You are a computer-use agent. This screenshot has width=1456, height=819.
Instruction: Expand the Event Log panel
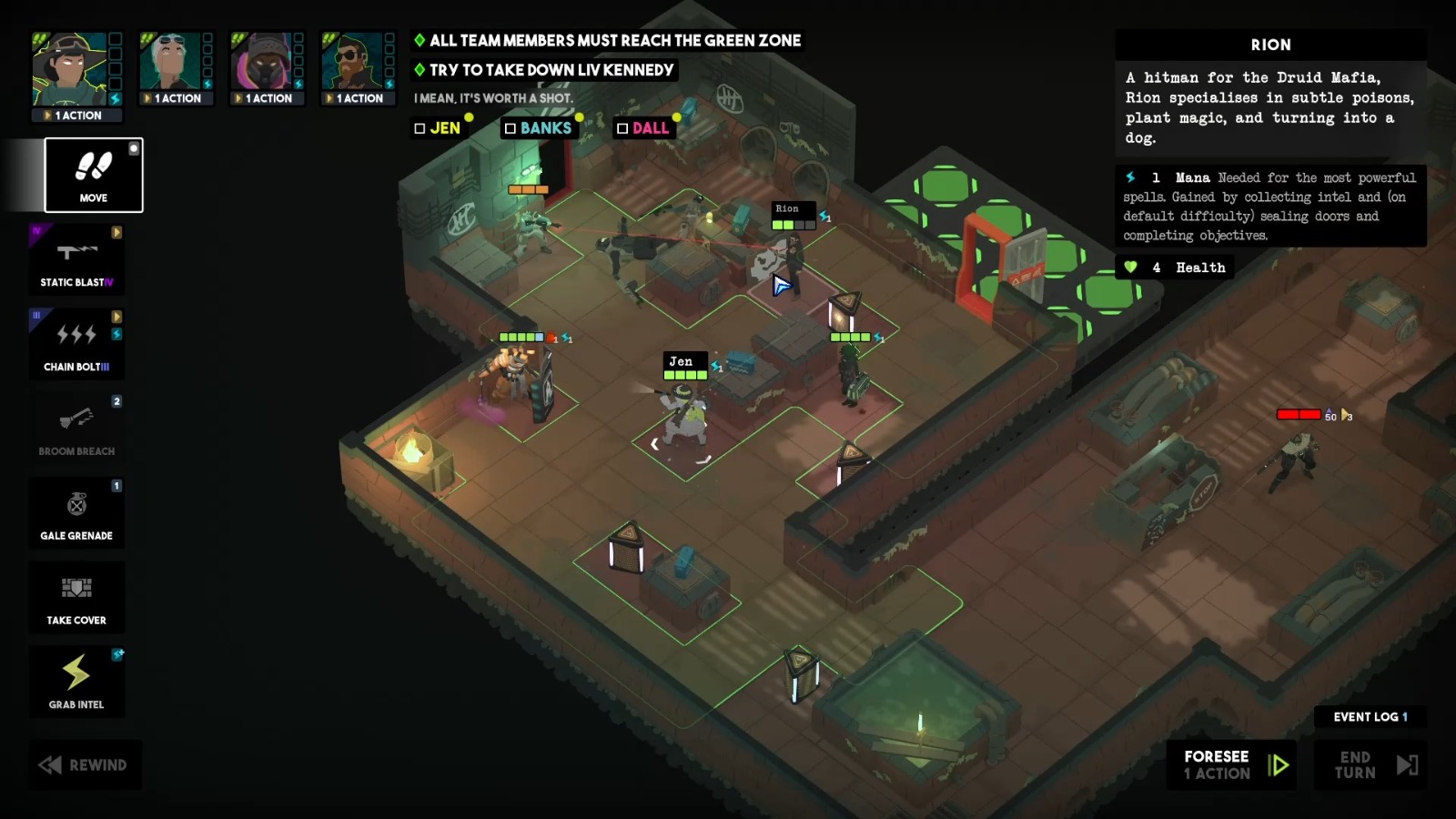point(1369,717)
